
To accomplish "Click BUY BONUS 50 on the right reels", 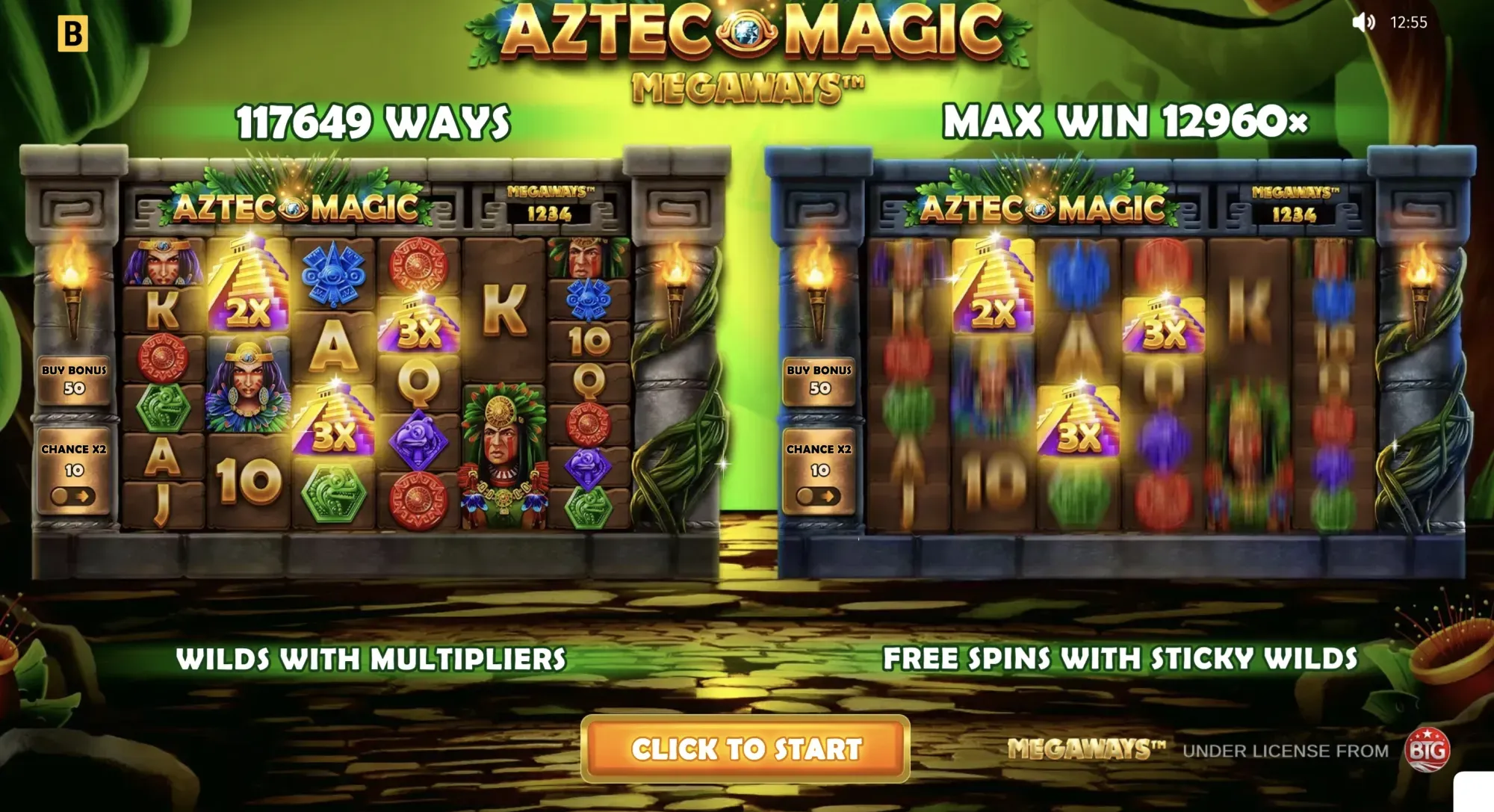I will click(x=819, y=379).
